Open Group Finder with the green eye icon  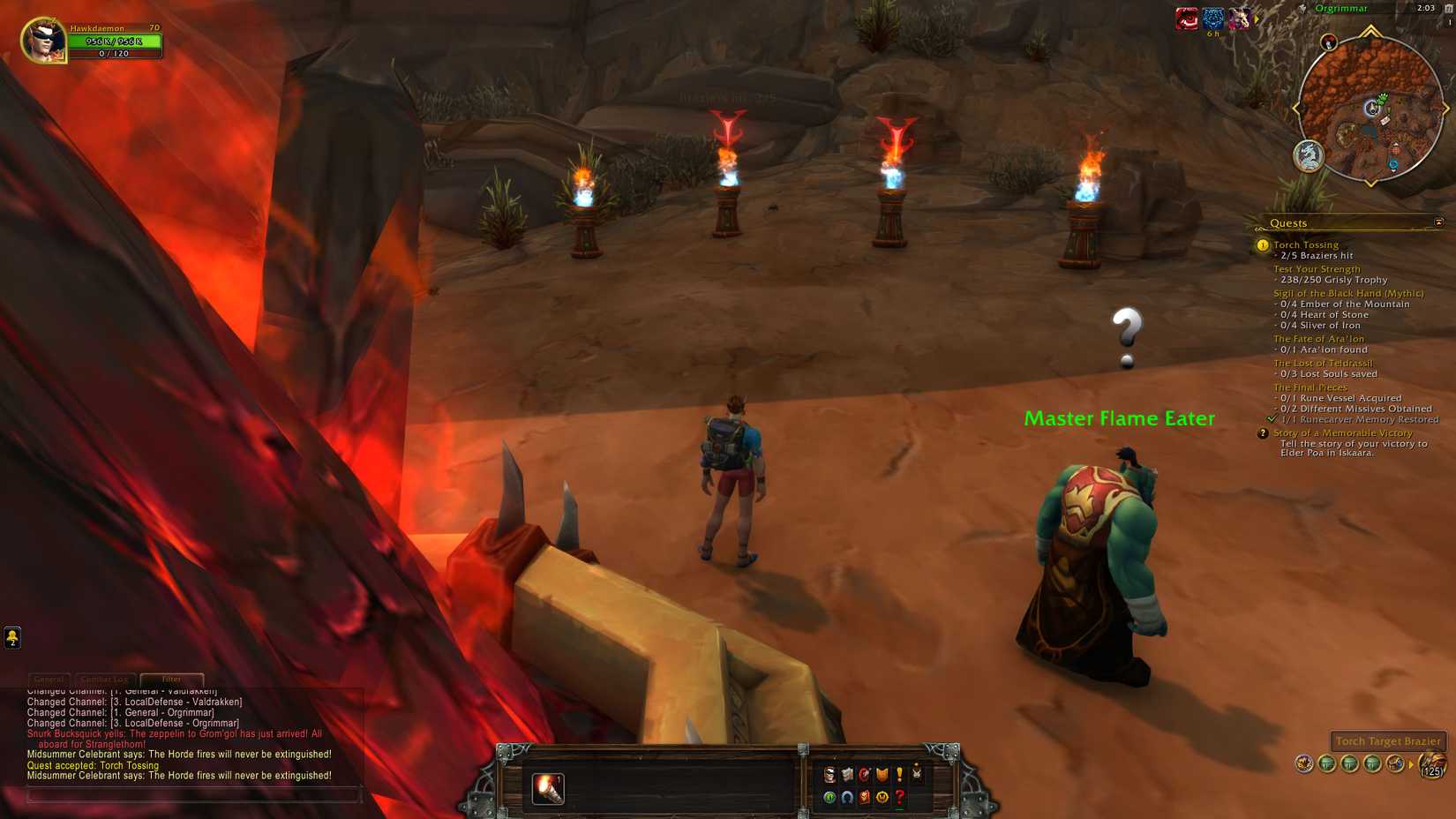pyautogui.click(x=829, y=798)
